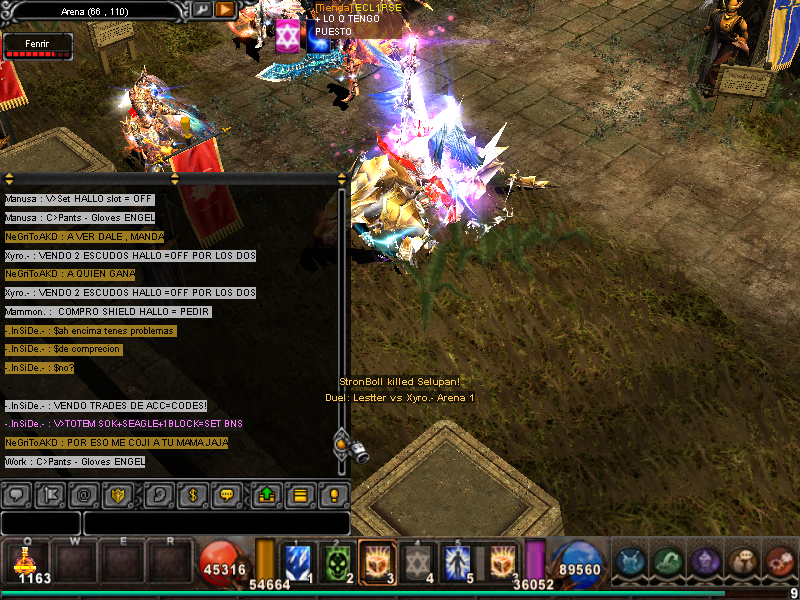Activate the blue figure buff in slot 5
Screen dimensions: 800x600
point(457,562)
